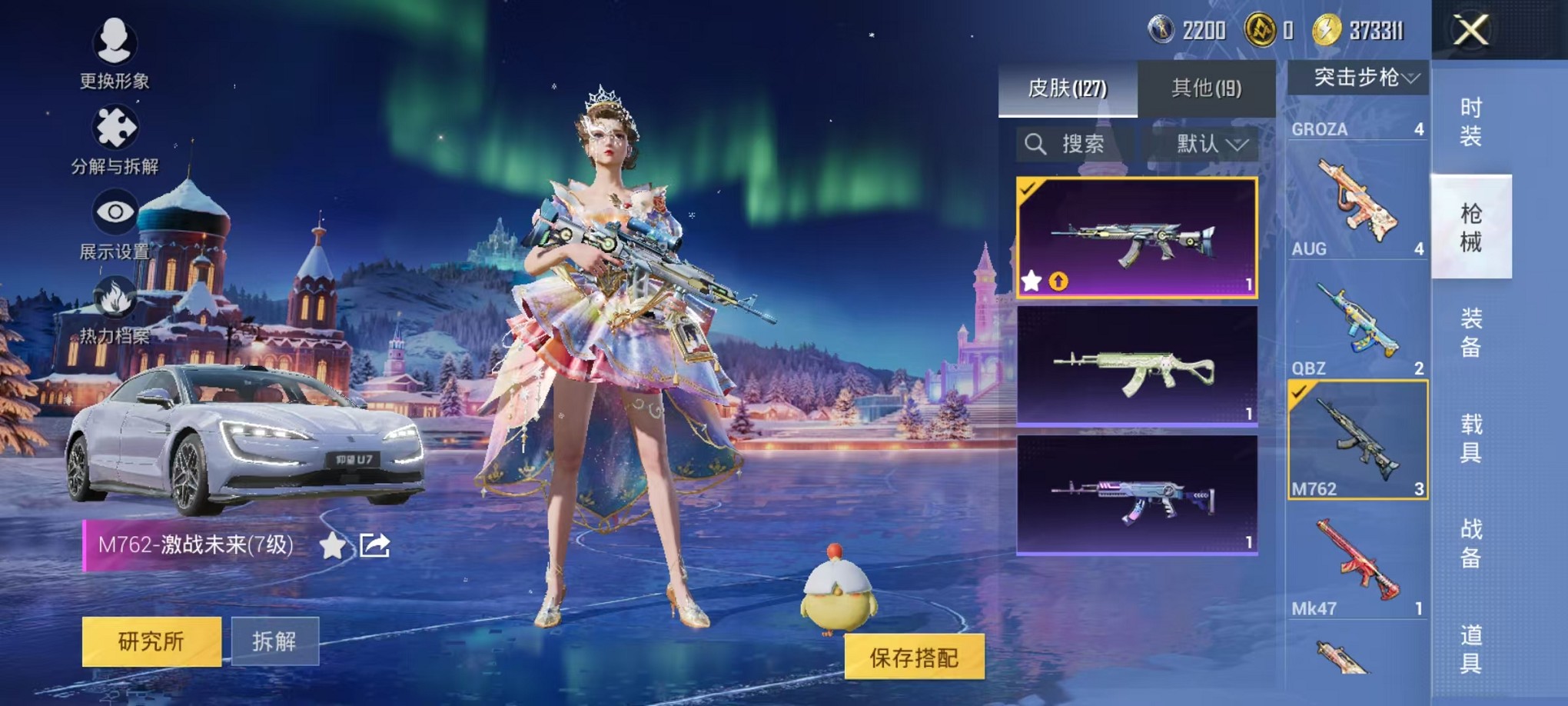Switch to the 载具 vehicles category
Viewport: 1568px width, 706px height.
[x=1470, y=438]
